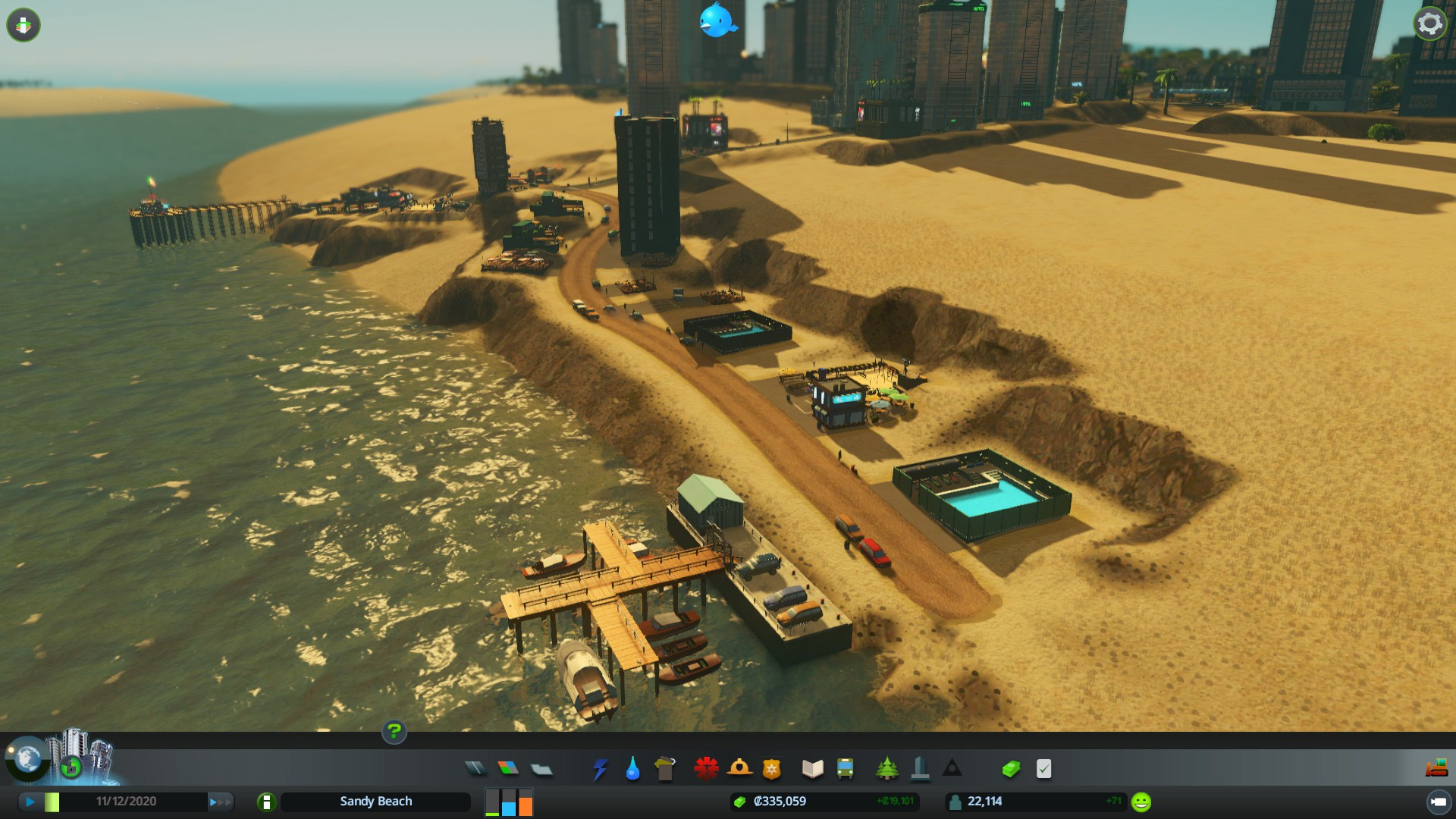Image resolution: width=1456 pixels, height=819 pixels.
Task: Open the roads build menu
Action: pyautogui.click(x=475, y=769)
